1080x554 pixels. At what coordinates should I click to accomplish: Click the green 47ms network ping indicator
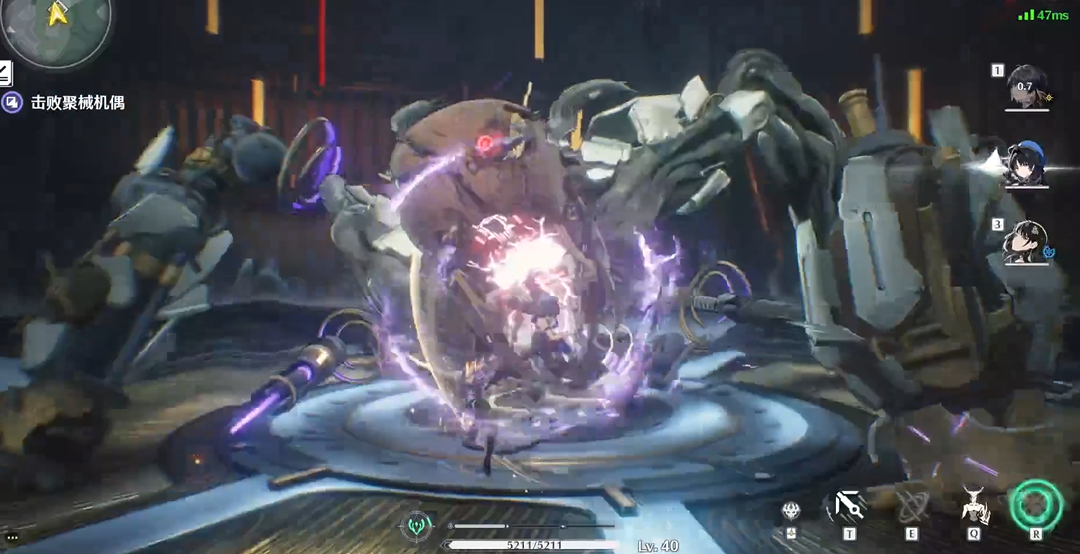(x=1044, y=15)
